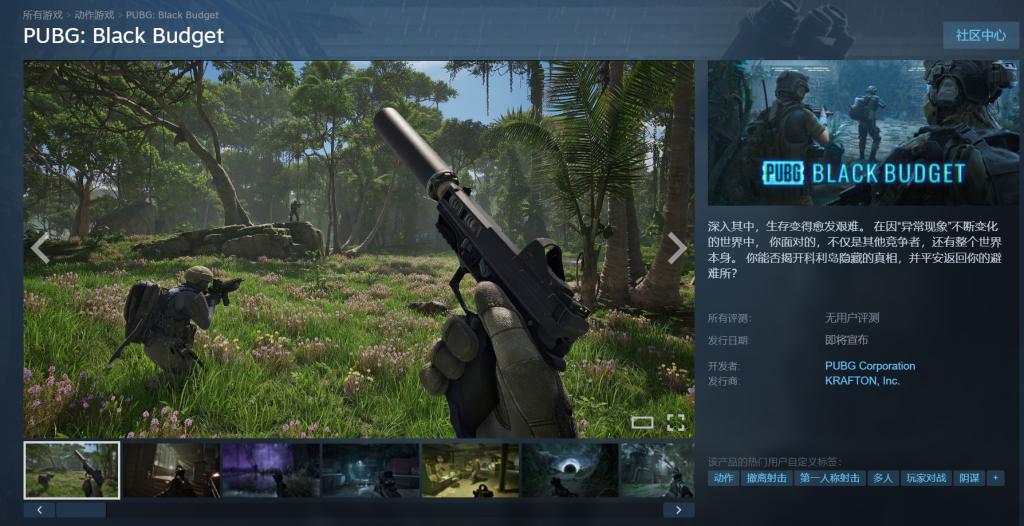Image resolution: width=1024 pixels, height=526 pixels.
Task: Click the 第一人称射击 tag
Action: (830, 479)
